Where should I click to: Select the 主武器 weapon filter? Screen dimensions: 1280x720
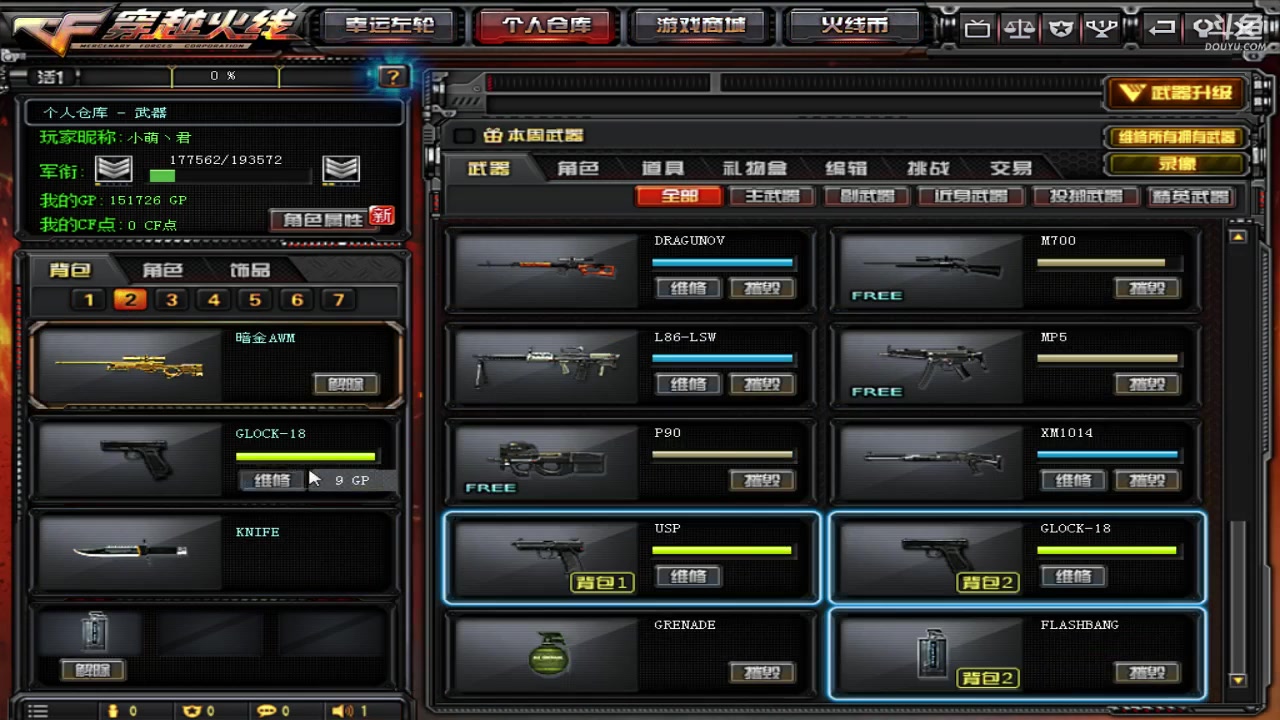pyautogui.click(x=771, y=196)
